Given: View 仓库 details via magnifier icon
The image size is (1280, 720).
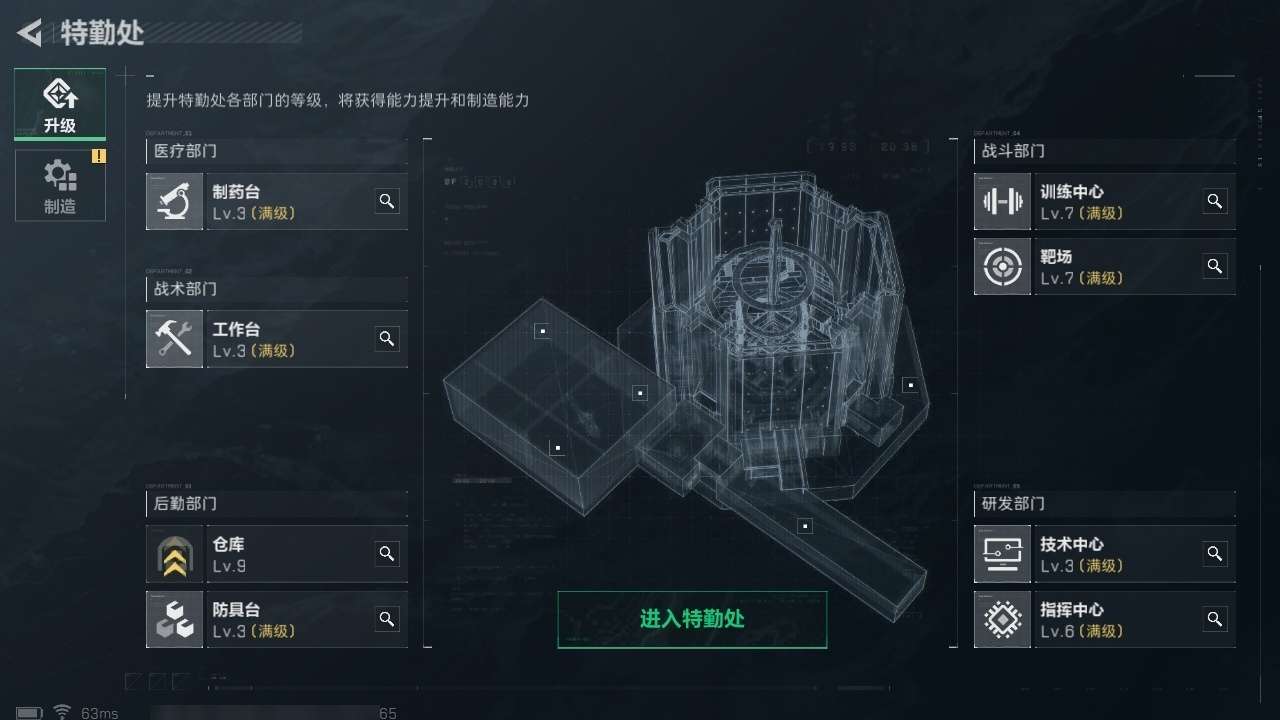Looking at the screenshot, I should coord(387,553).
